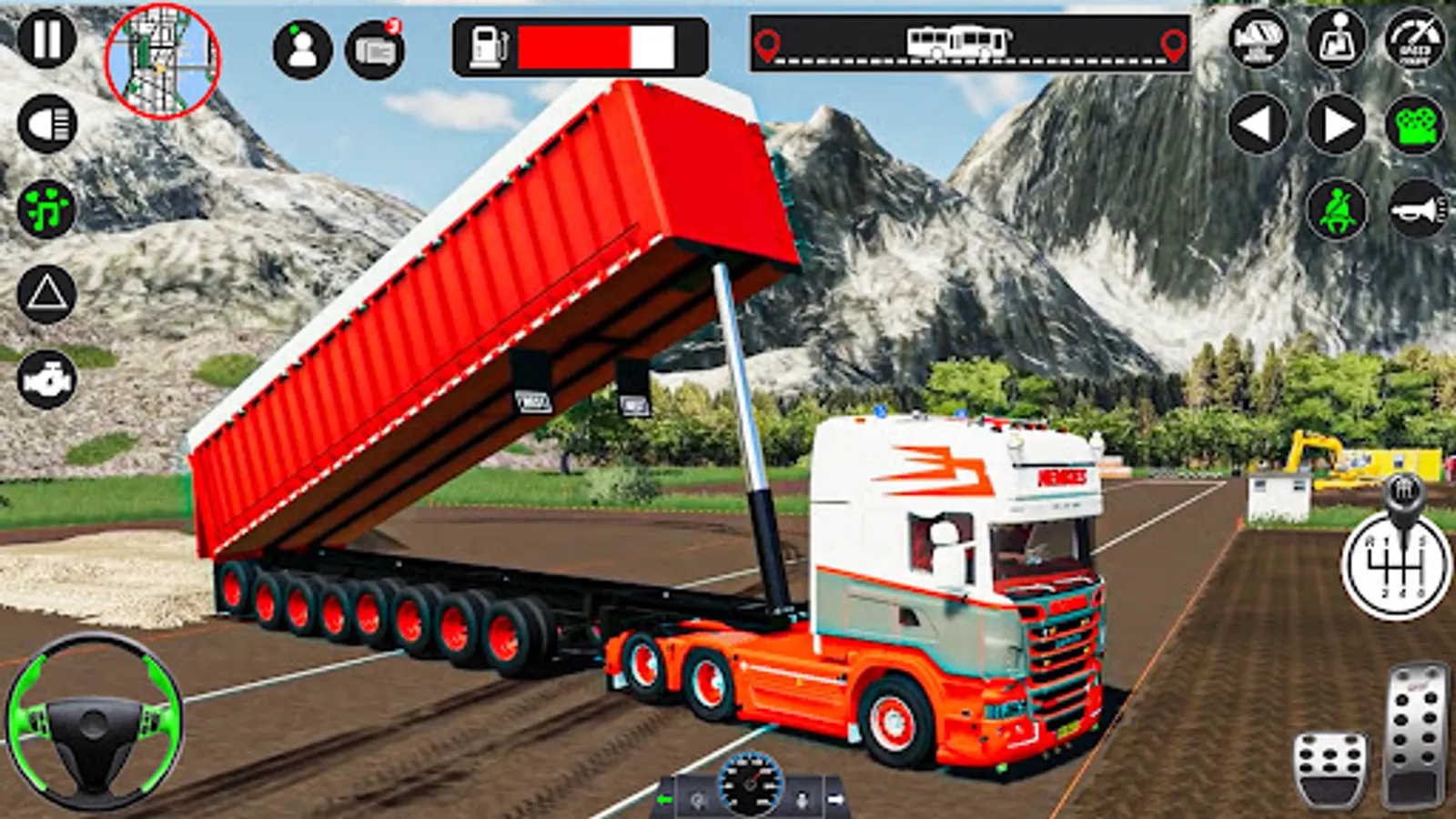Tap the accelerator gas pedal
The image size is (1456, 819).
pos(1417,735)
